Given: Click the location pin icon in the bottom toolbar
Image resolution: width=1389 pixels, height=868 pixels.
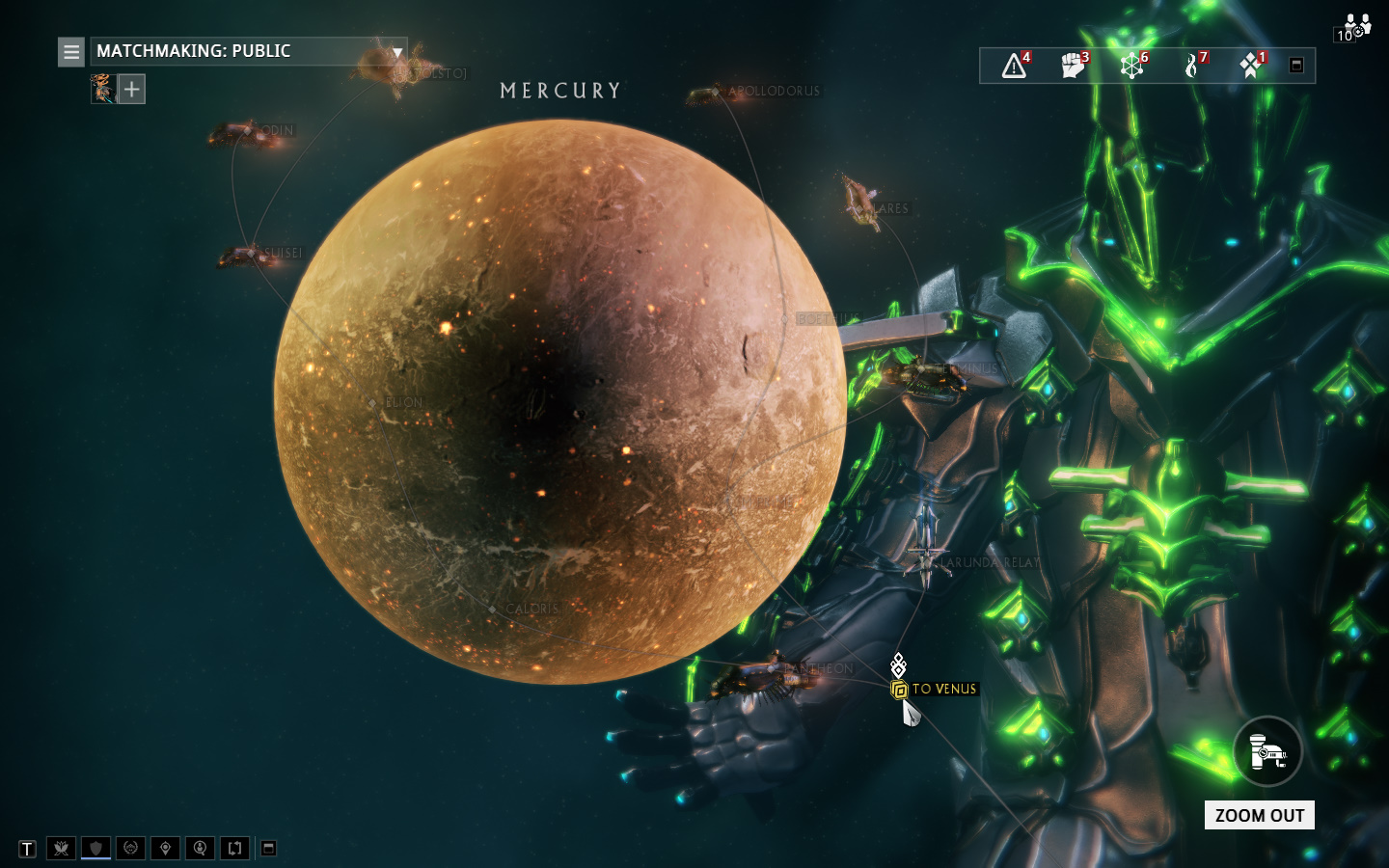Looking at the screenshot, I should pos(165,849).
